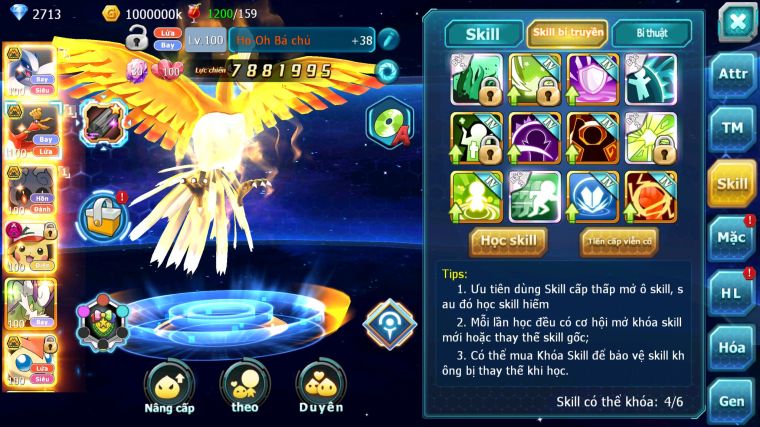
Task: Open the TM side tab
Action: click(732, 128)
